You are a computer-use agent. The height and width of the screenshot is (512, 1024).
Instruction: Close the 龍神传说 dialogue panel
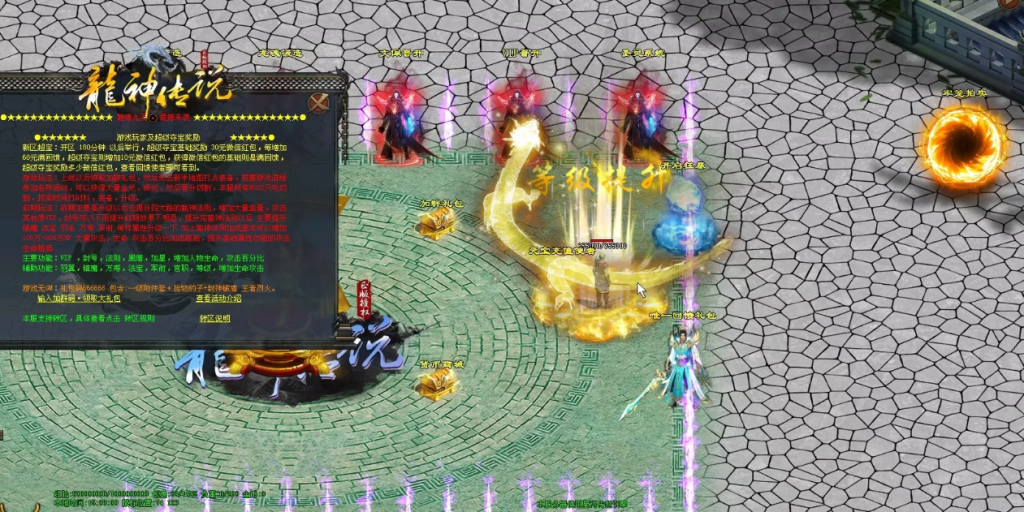point(319,102)
